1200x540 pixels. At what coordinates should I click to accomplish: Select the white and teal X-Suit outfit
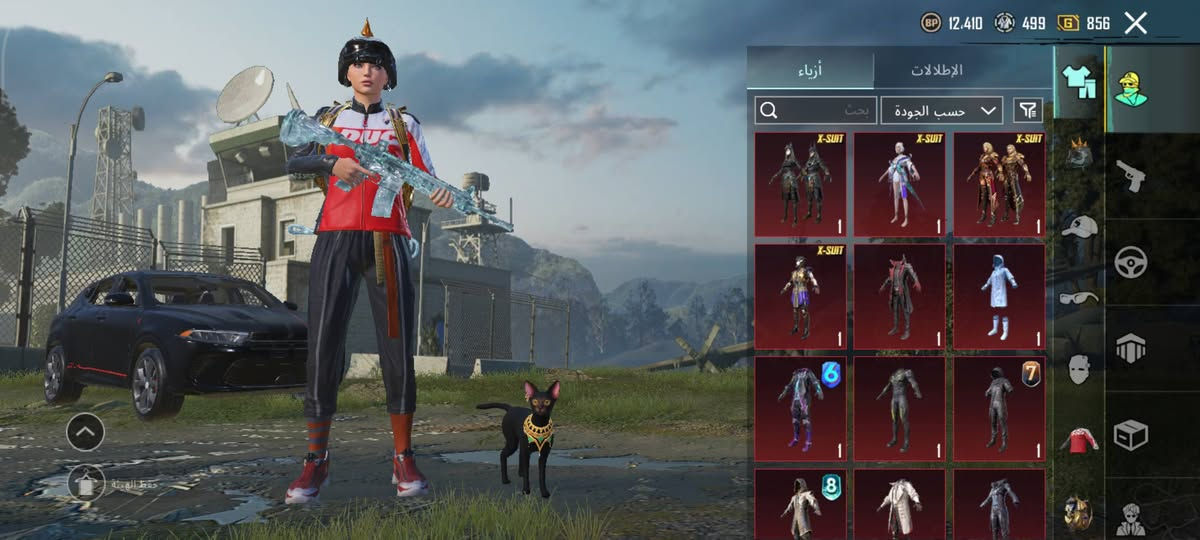pyautogui.click(x=899, y=185)
